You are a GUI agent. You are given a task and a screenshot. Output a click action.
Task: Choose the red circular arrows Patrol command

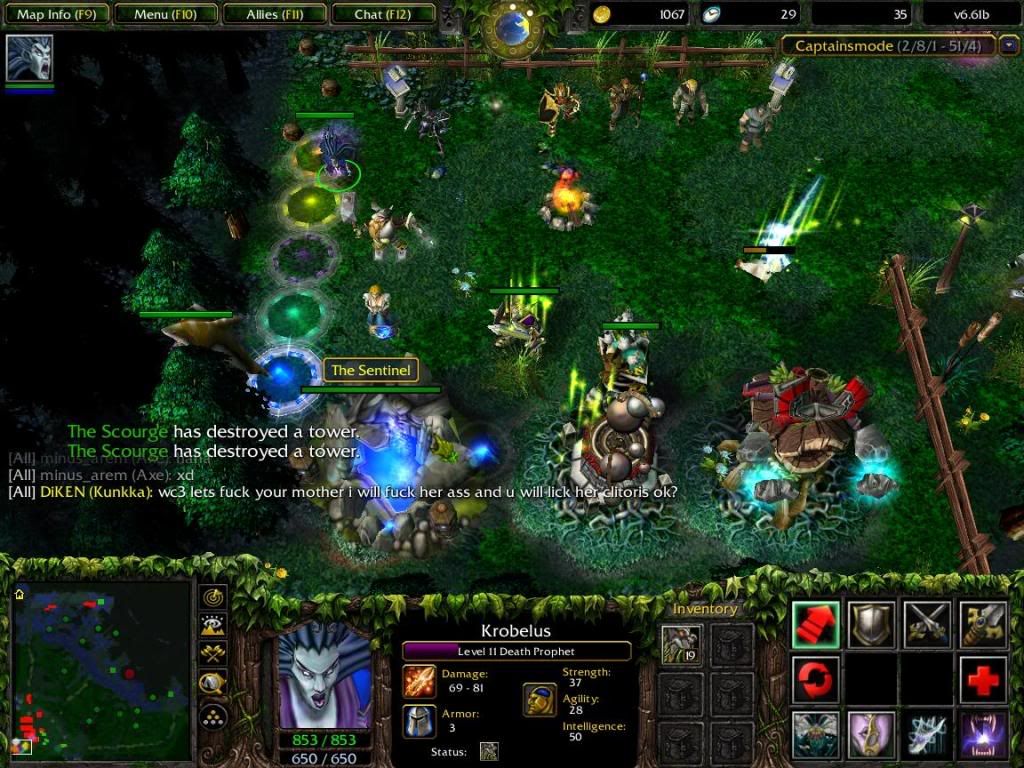pyautogui.click(x=816, y=680)
